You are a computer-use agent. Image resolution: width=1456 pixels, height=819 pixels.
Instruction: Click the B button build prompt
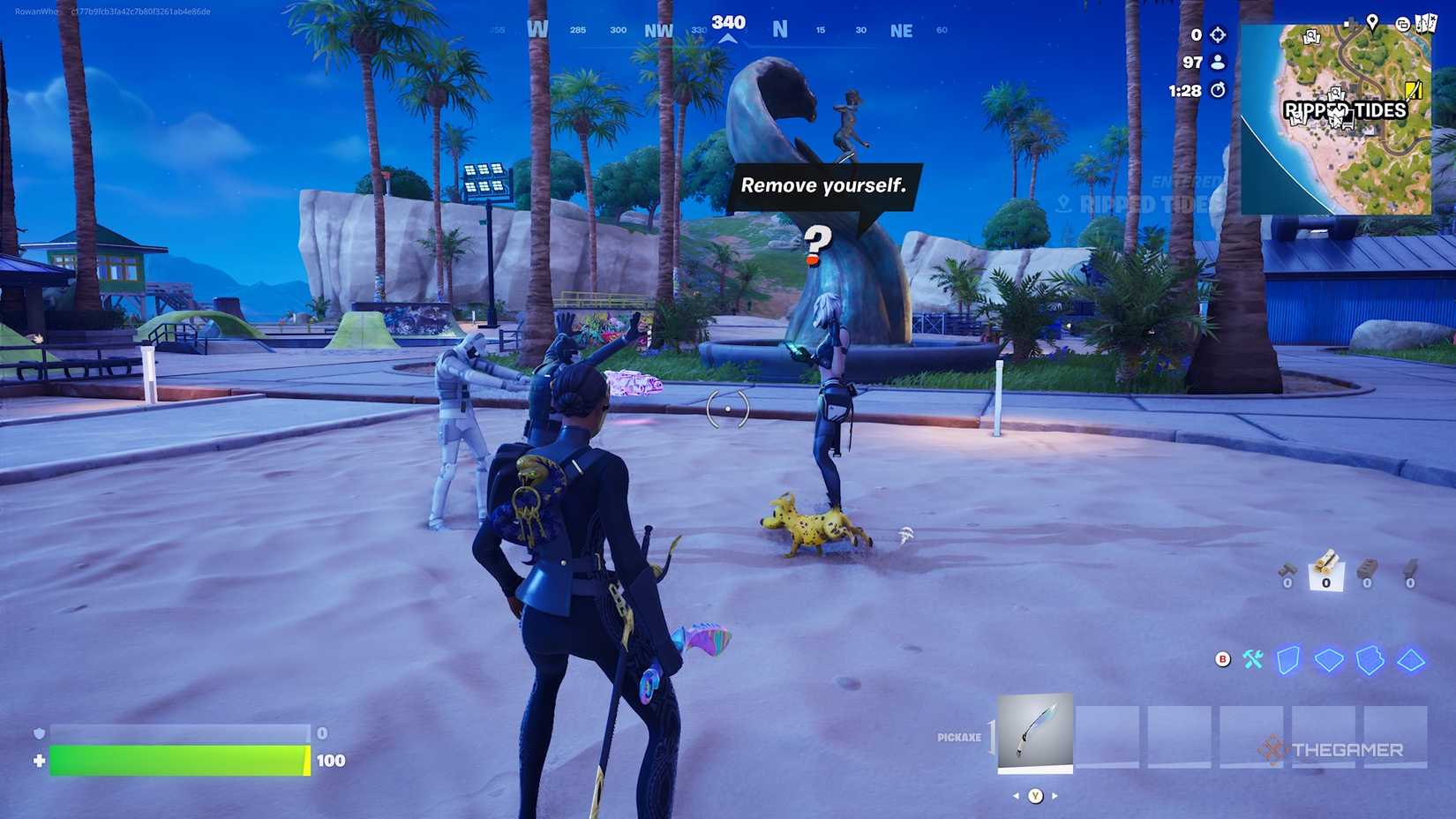[x=1221, y=658]
